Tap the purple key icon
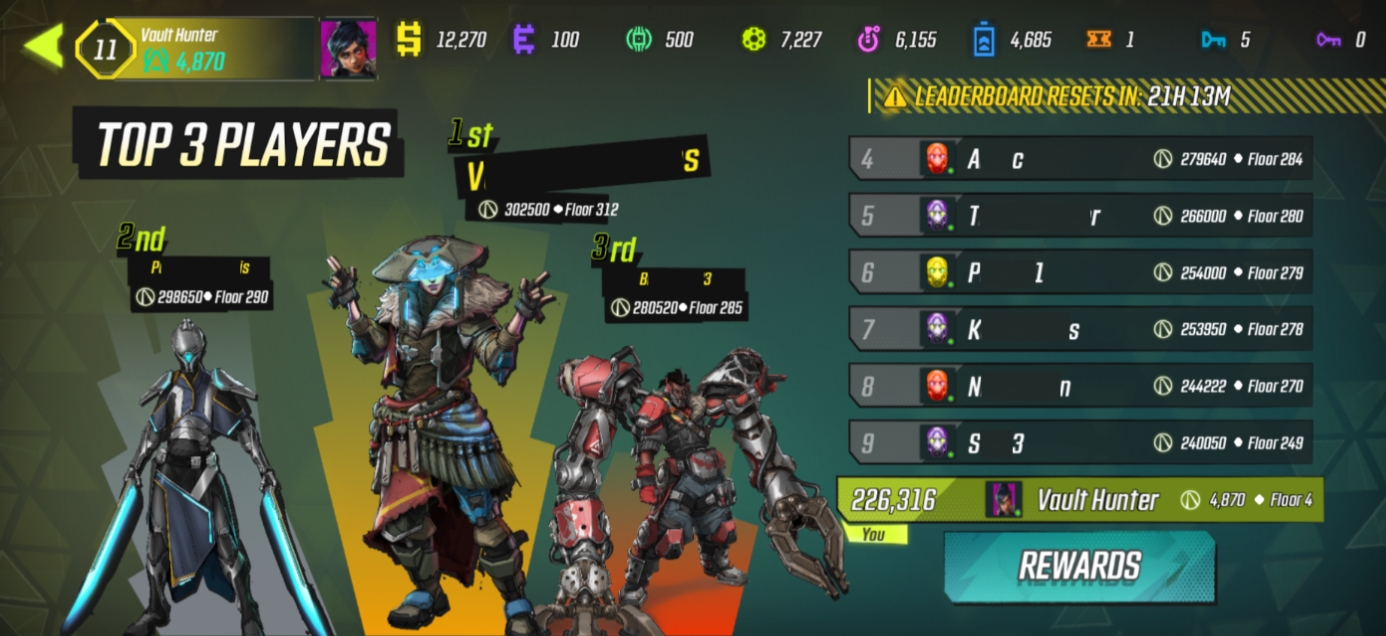This screenshot has height=636, width=1386. [x=1328, y=40]
